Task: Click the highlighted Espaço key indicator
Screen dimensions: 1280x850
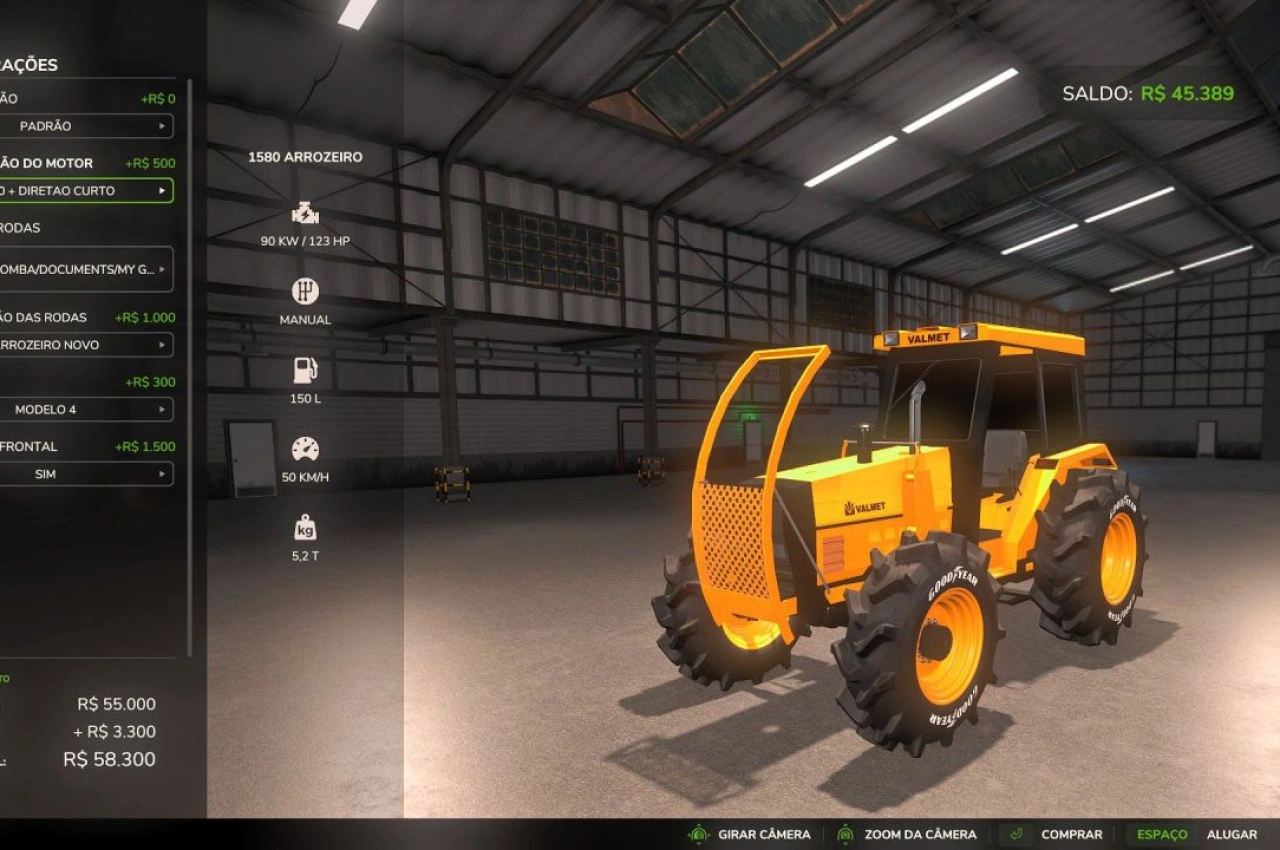Action: (1163, 833)
